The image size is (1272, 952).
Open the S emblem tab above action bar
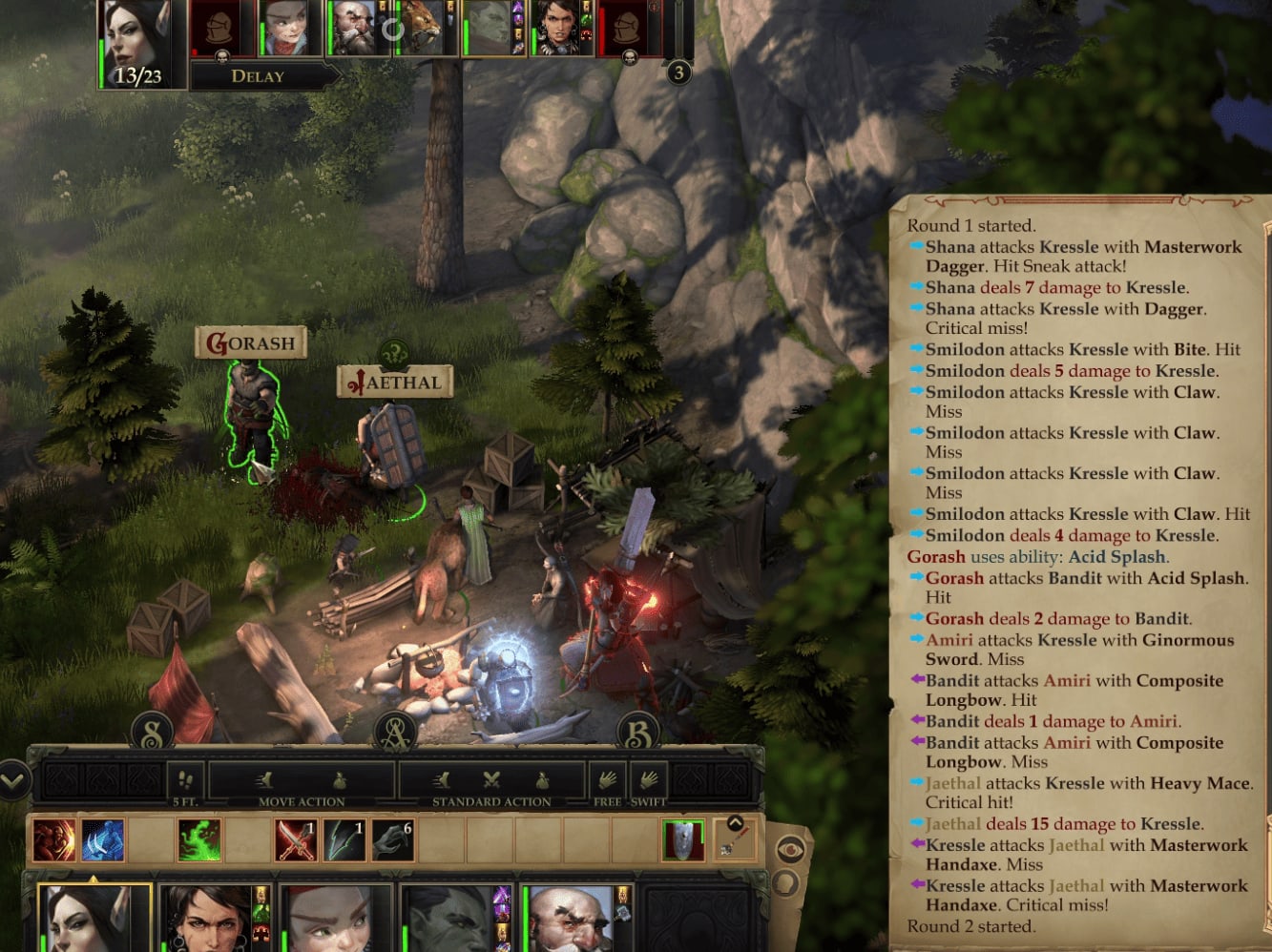coord(152,732)
